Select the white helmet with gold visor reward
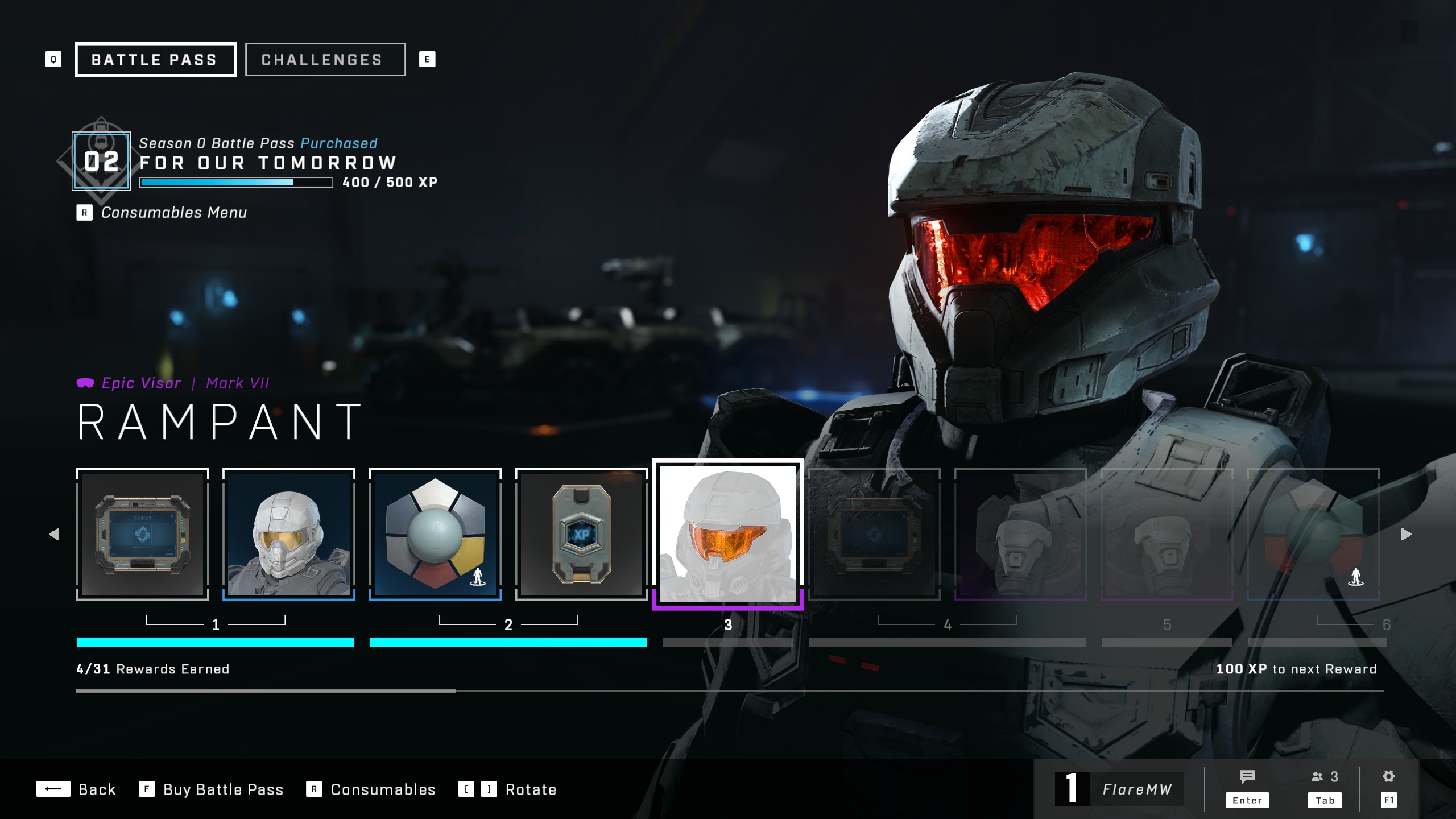This screenshot has height=819, width=1456. click(x=289, y=533)
